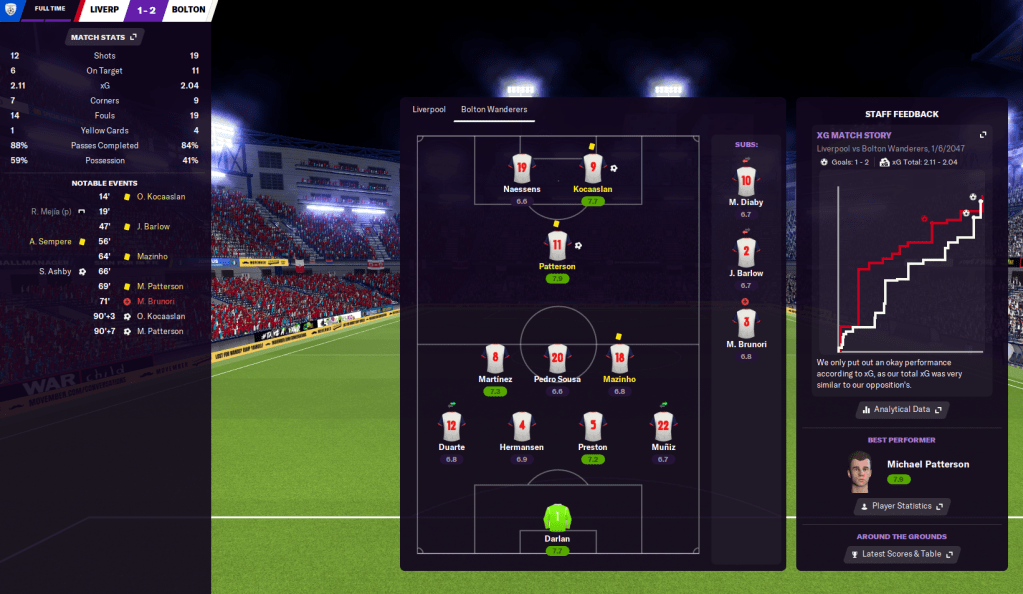1023x594 pixels.
Task: Choose Naessens in the formation
Action: (521, 167)
